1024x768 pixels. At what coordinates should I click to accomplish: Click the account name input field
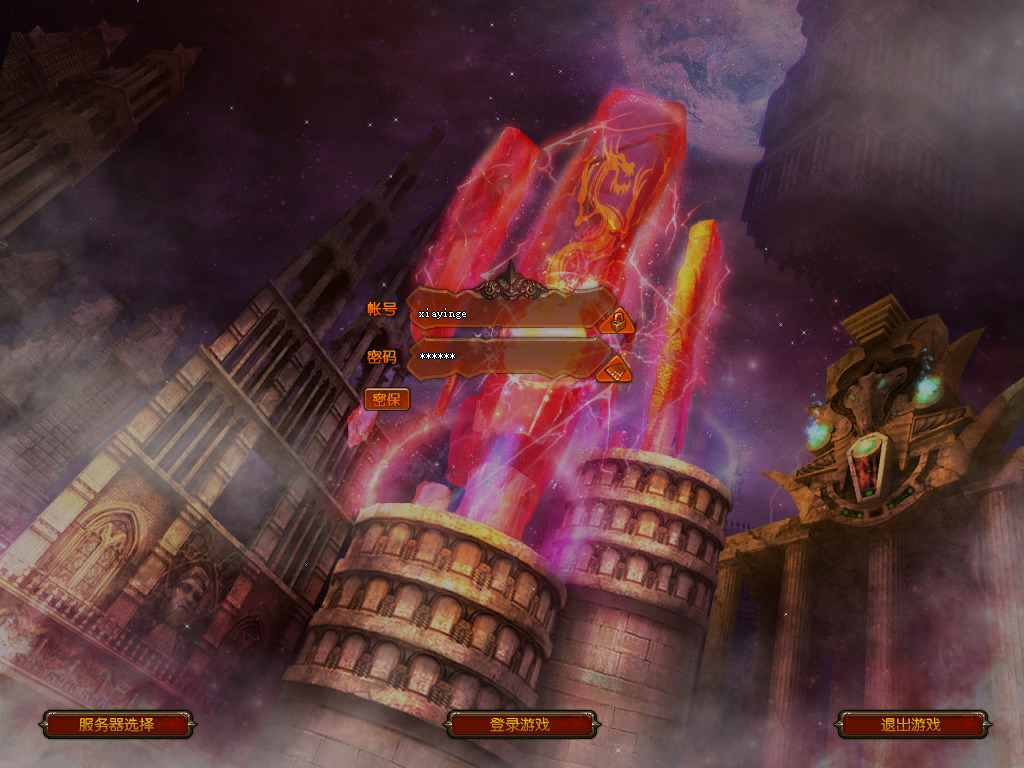tap(505, 314)
